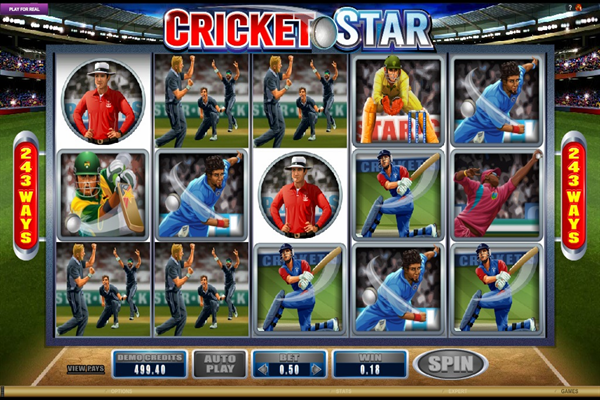Increase the bet with the right arrow

[316, 369]
